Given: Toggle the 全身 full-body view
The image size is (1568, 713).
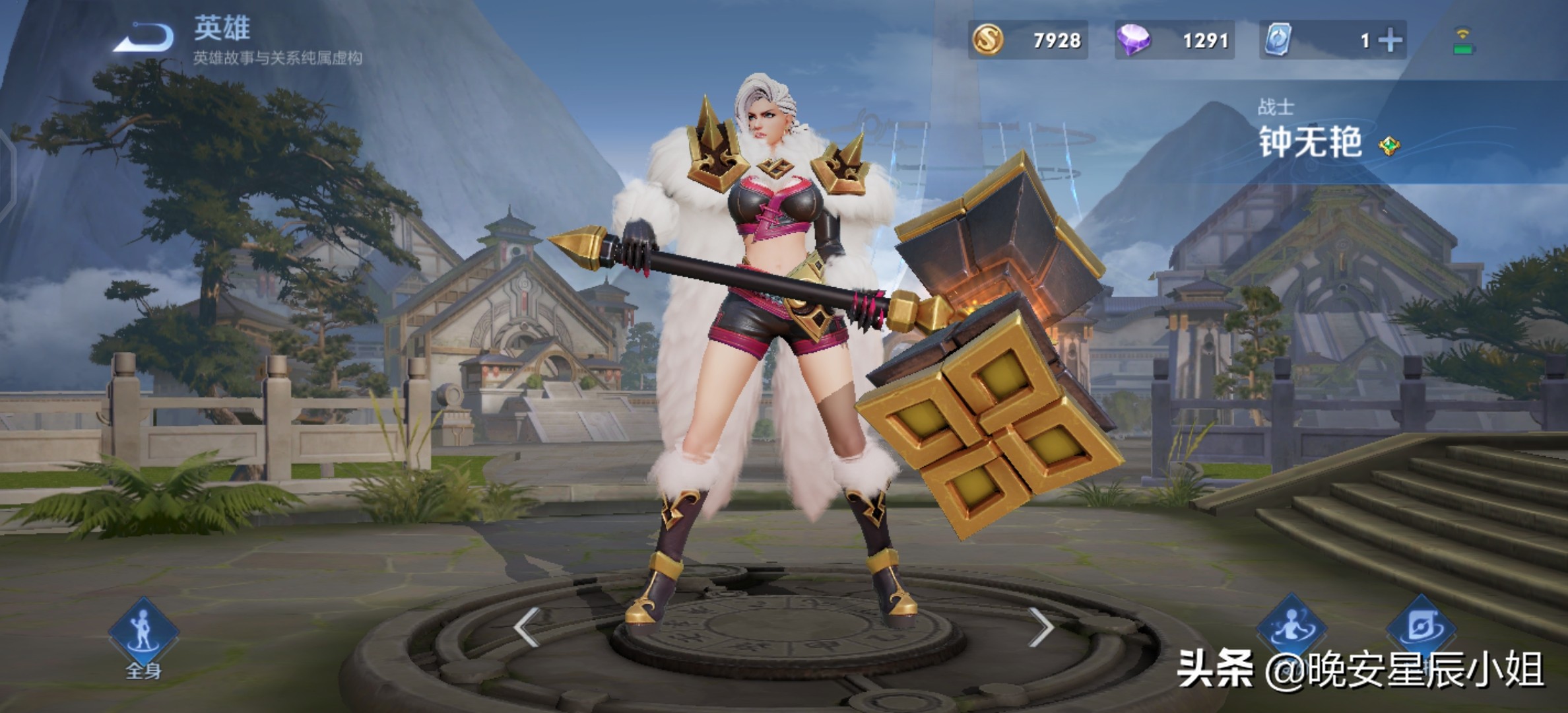Looking at the screenshot, I should click(x=143, y=636).
